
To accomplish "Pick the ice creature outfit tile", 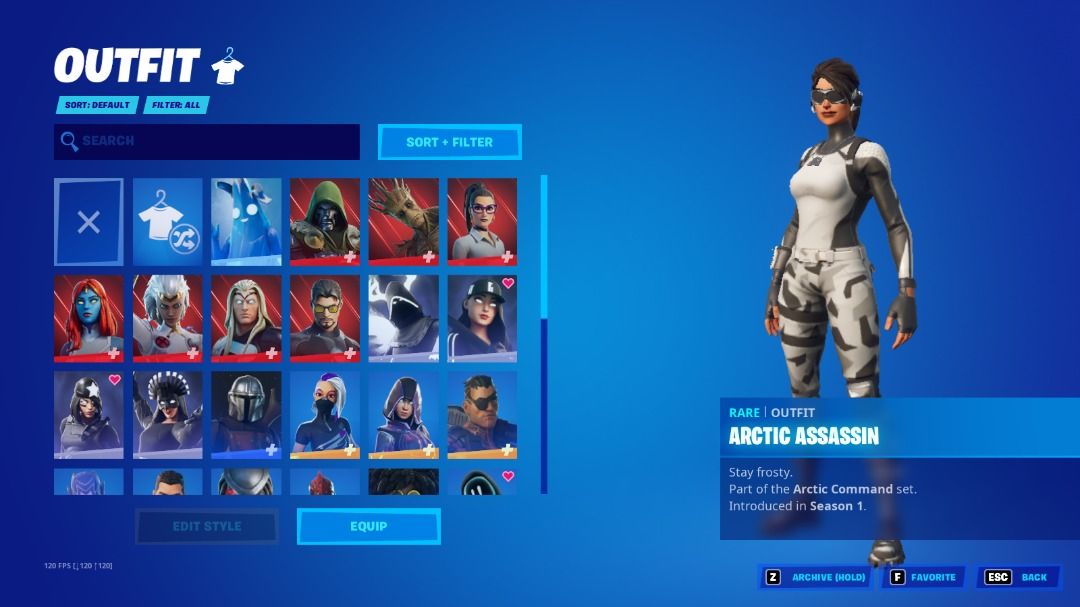I will (246, 222).
